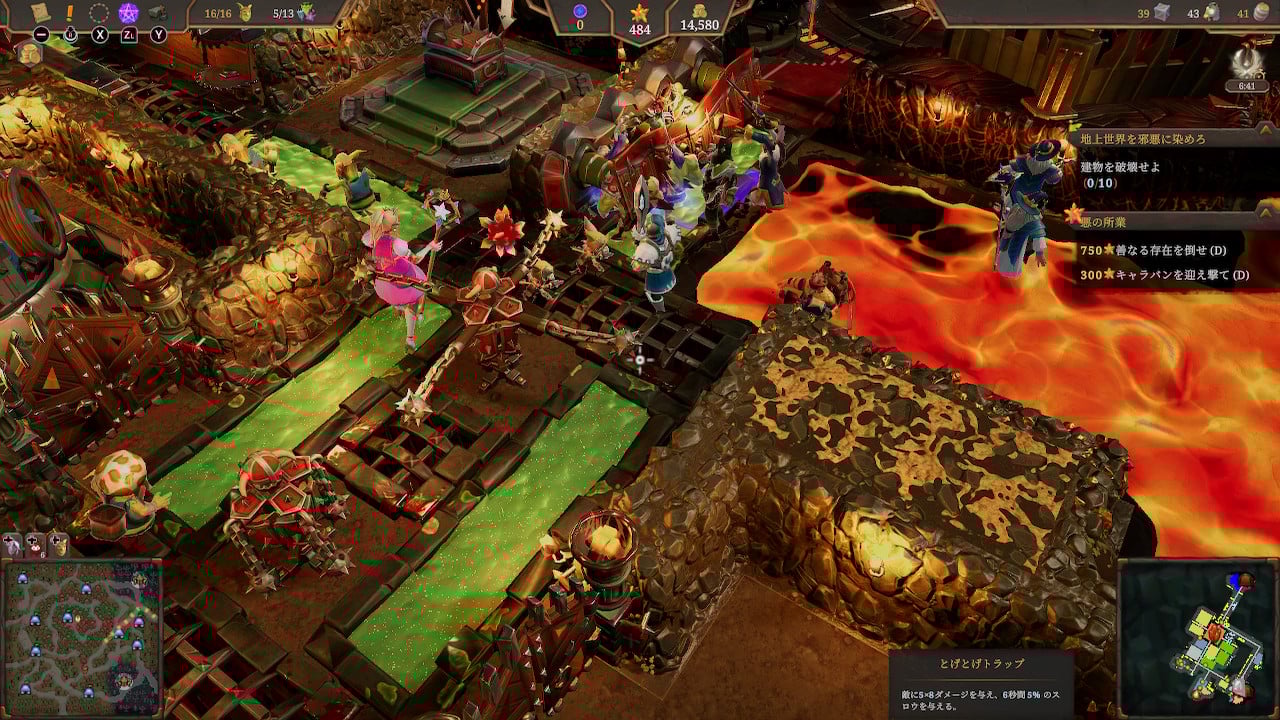Click the horde creatures counter icon
Viewport: 1280px width, 720px height.
point(308,13)
